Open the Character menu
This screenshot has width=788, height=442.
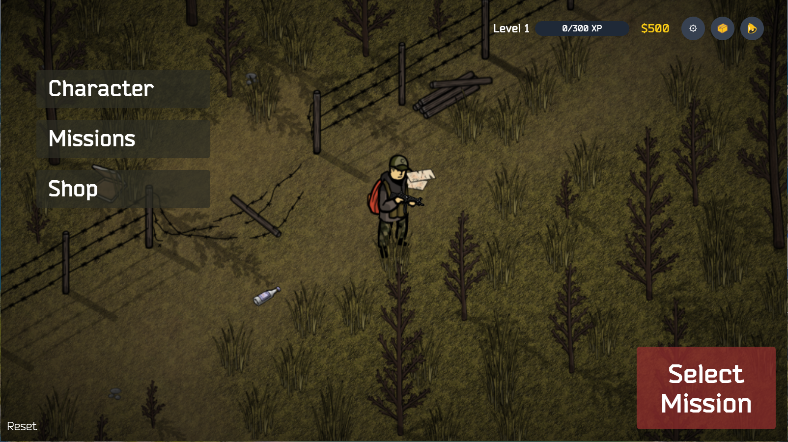pos(122,89)
